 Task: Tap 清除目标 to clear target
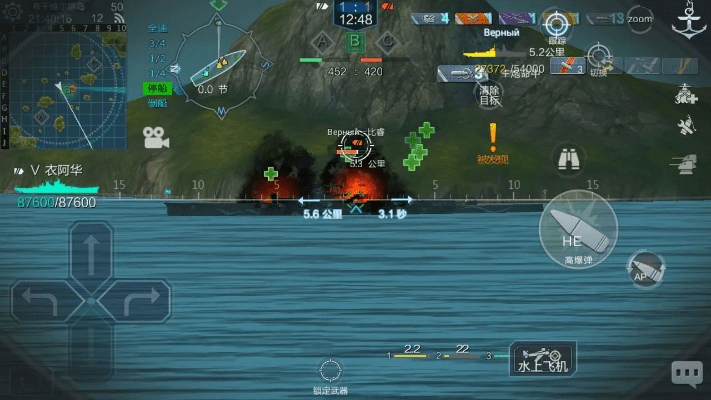pos(489,91)
